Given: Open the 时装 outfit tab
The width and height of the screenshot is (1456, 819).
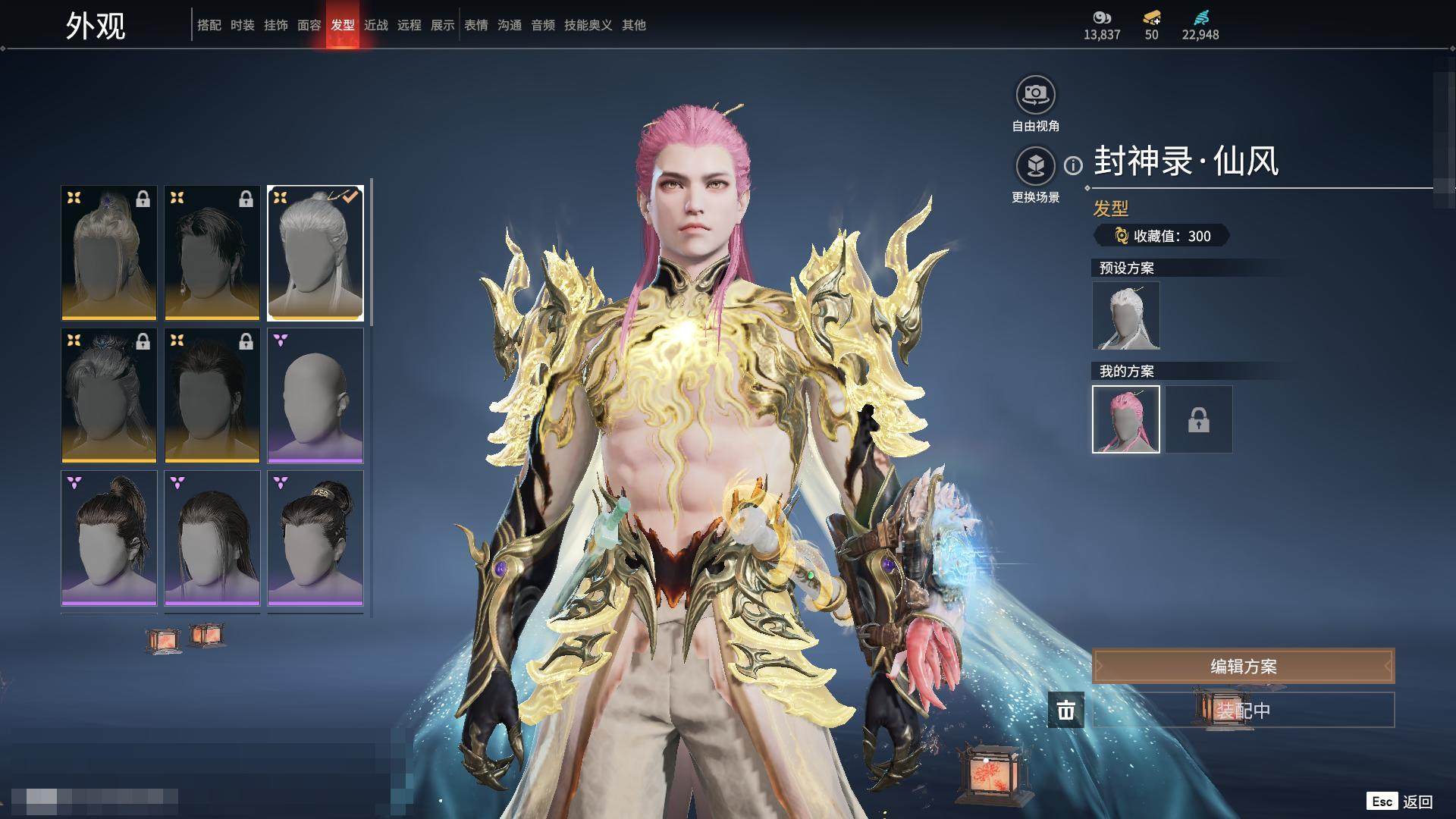Looking at the screenshot, I should coord(242,25).
